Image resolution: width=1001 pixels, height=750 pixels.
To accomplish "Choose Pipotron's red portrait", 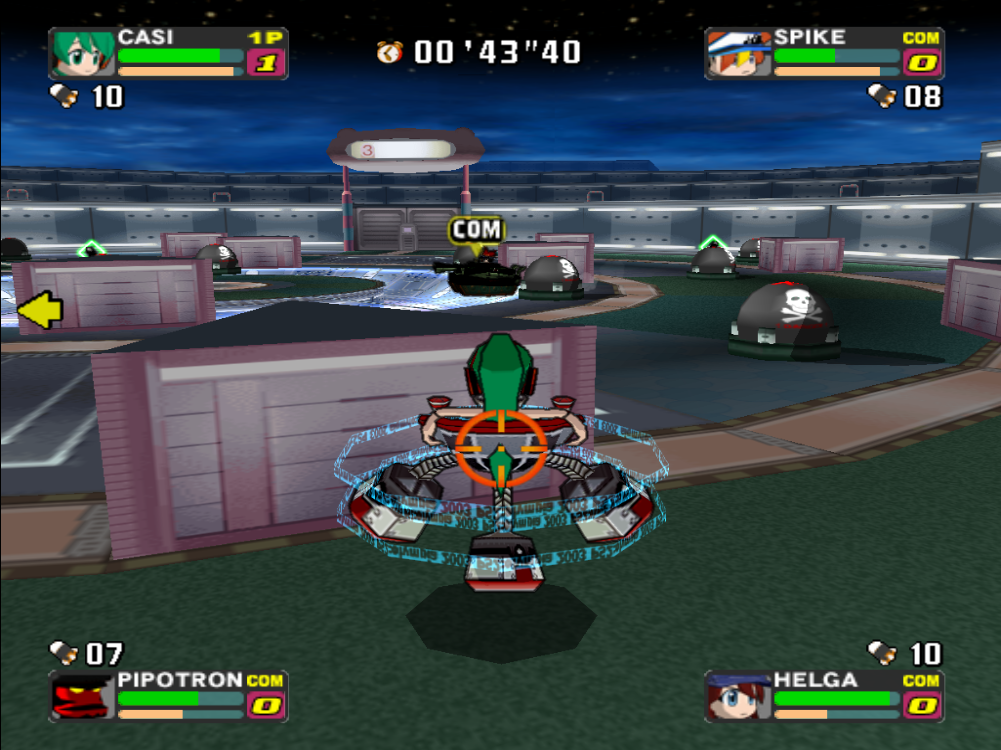I will pos(83,696).
